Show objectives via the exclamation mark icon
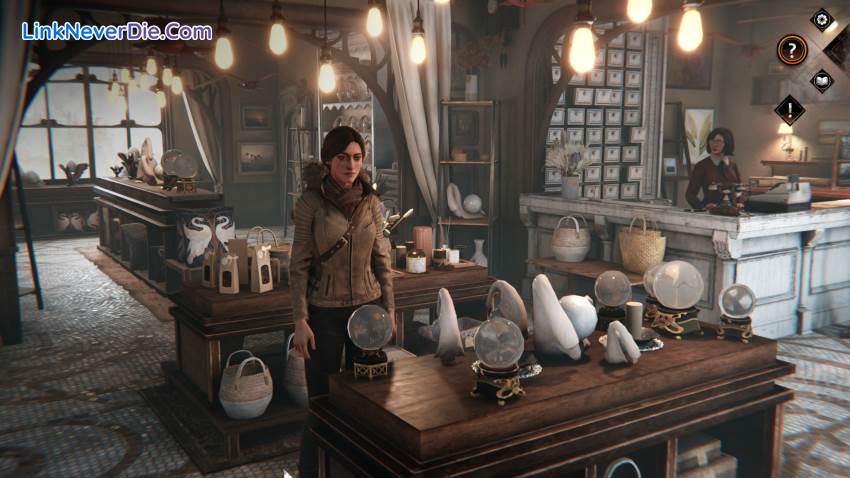 (790, 110)
